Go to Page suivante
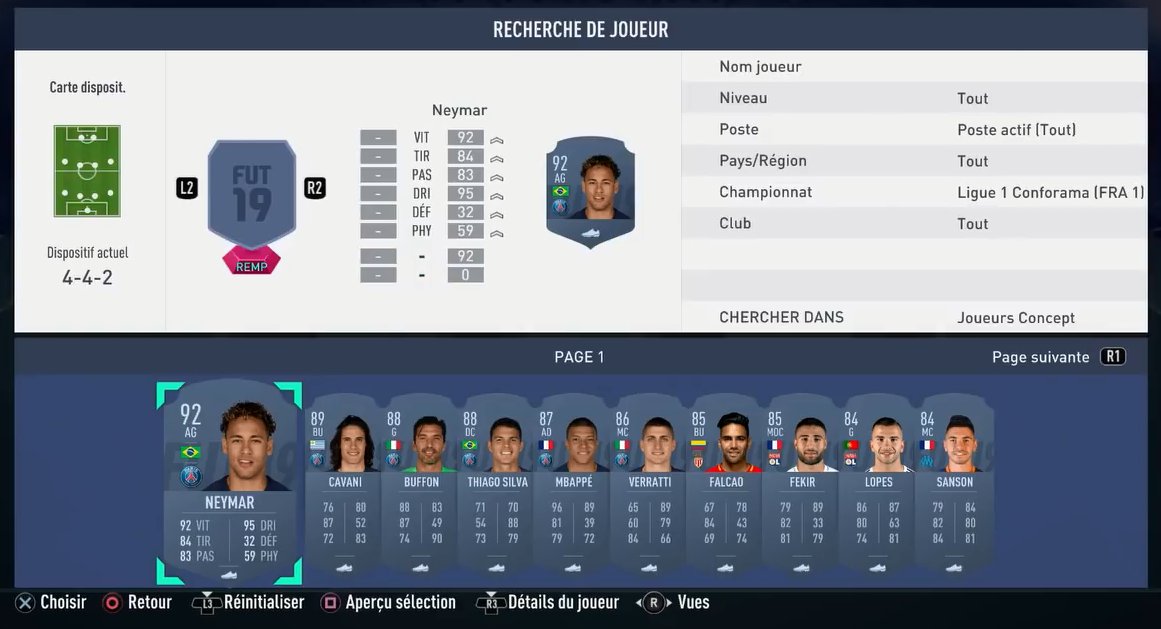 click(1057, 357)
